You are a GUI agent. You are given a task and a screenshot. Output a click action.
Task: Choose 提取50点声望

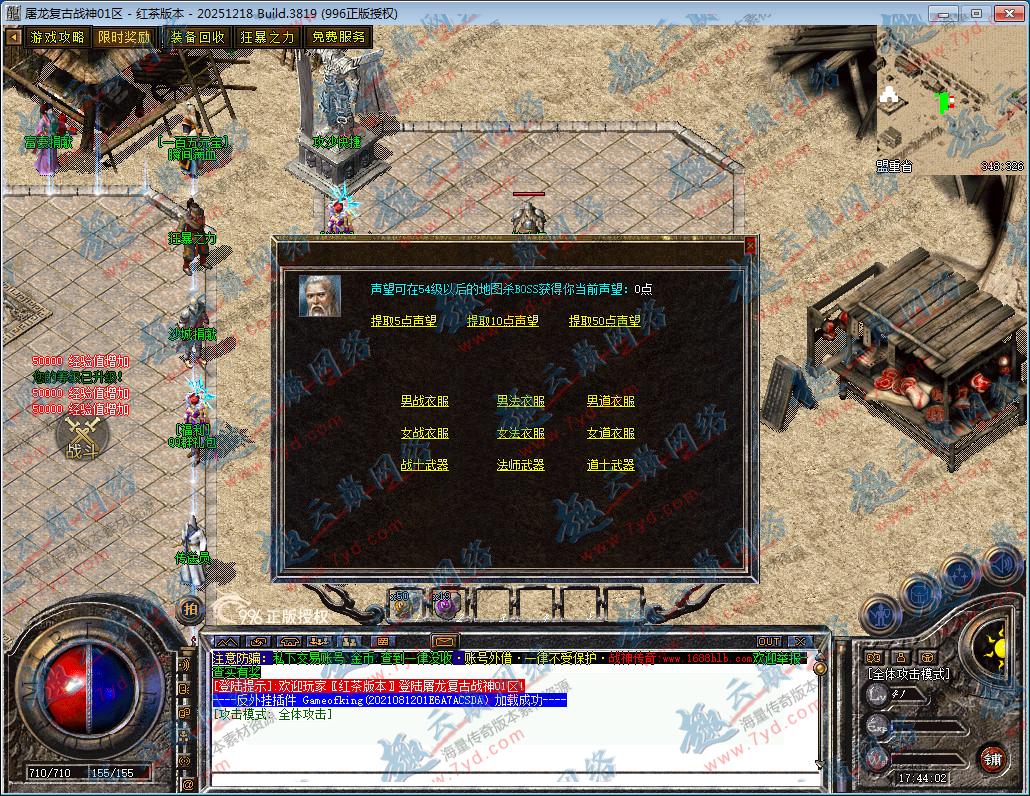605,321
